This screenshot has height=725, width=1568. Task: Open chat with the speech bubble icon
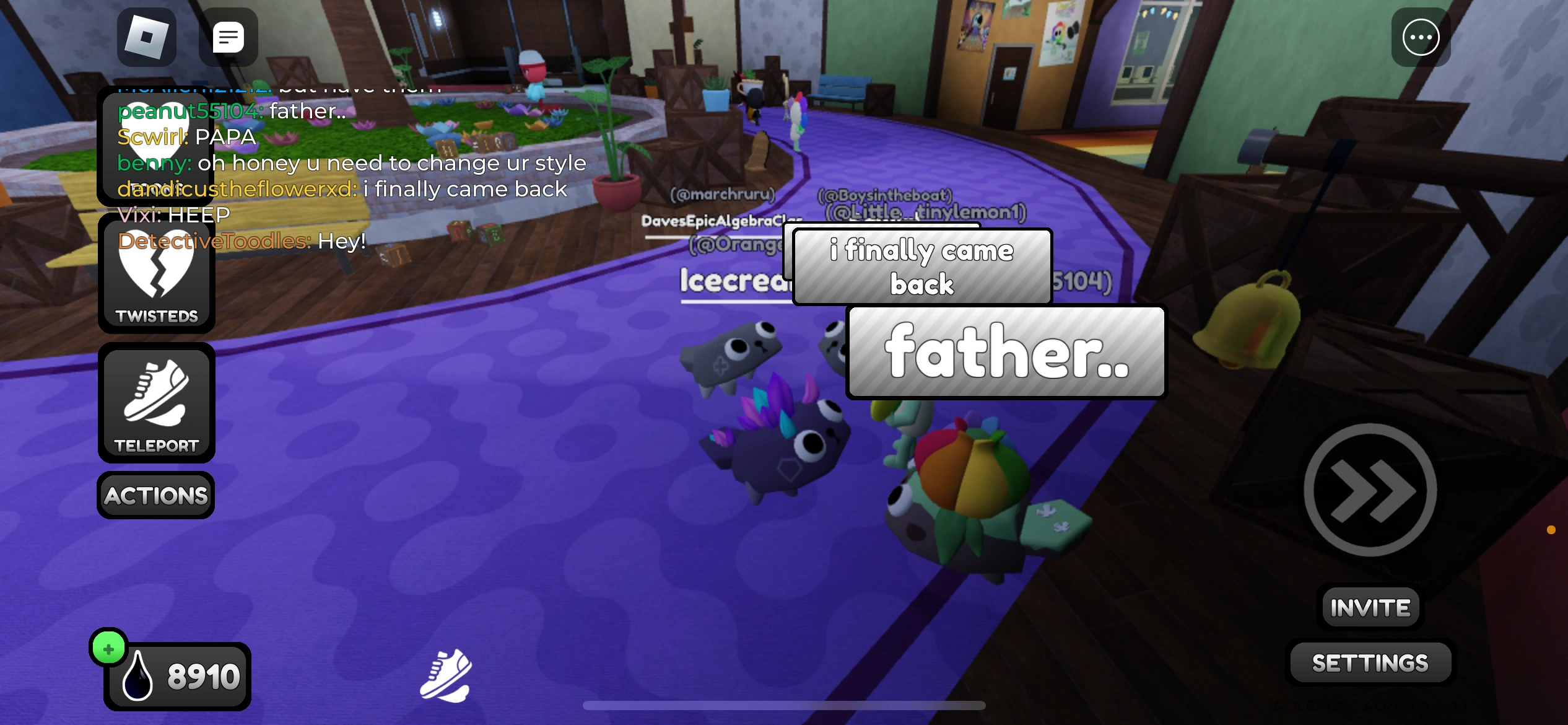coord(228,37)
